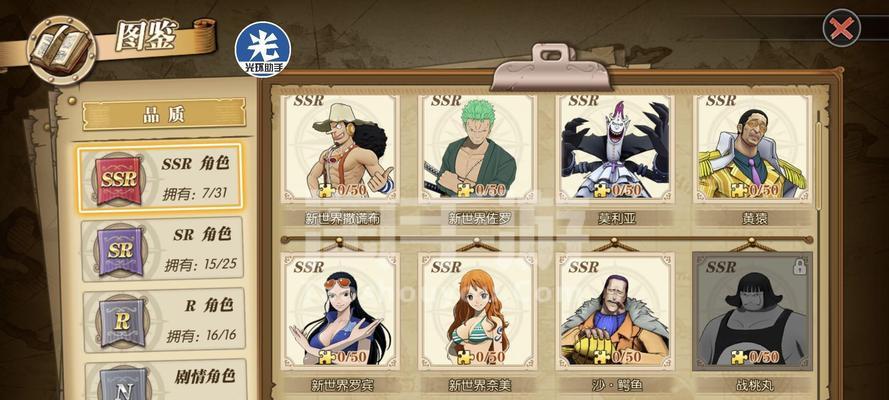Screen dimensions: 889x400
Task: Switch to the SR 角色 tab
Action: coord(161,249)
